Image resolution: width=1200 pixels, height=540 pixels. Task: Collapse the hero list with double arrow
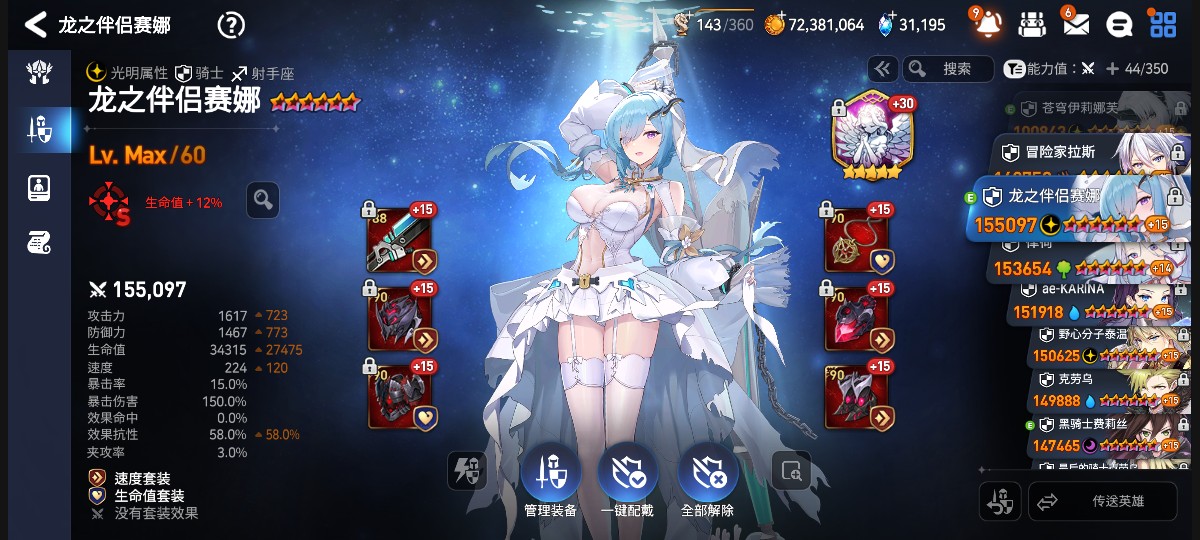[x=883, y=69]
